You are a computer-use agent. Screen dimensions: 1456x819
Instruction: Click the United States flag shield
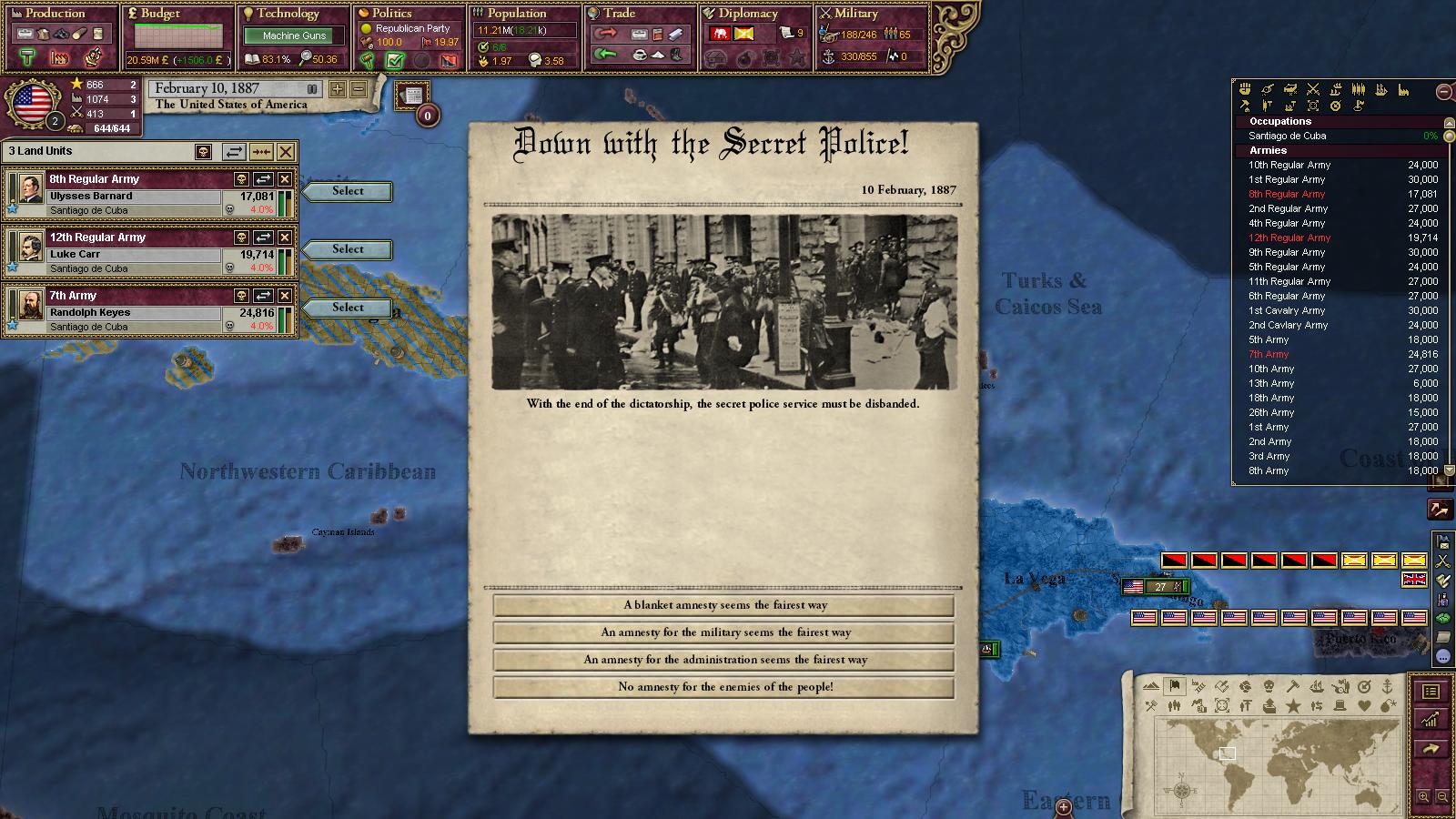[x=33, y=104]
